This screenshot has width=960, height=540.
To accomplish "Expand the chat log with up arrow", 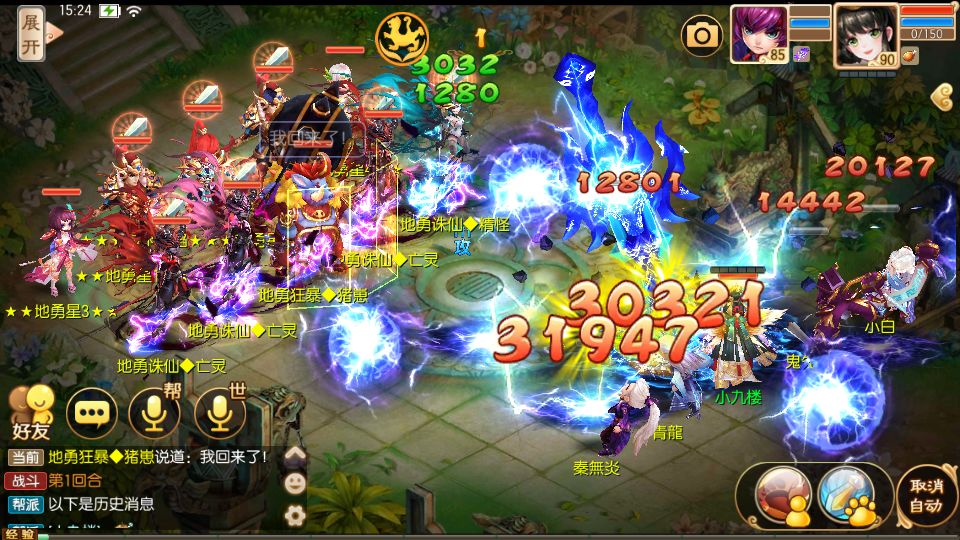I will click(295, 456).
